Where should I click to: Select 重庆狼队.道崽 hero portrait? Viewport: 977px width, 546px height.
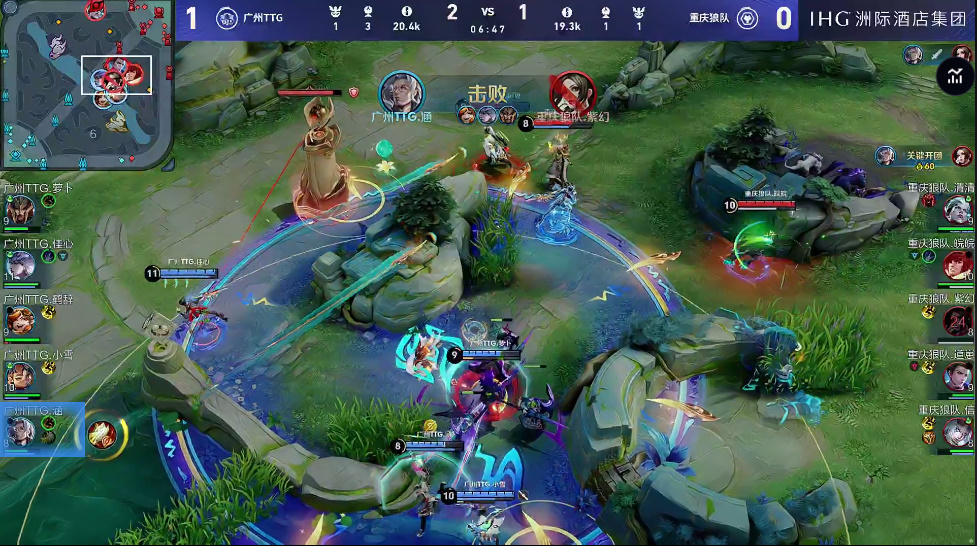click(x=958, y=376)
